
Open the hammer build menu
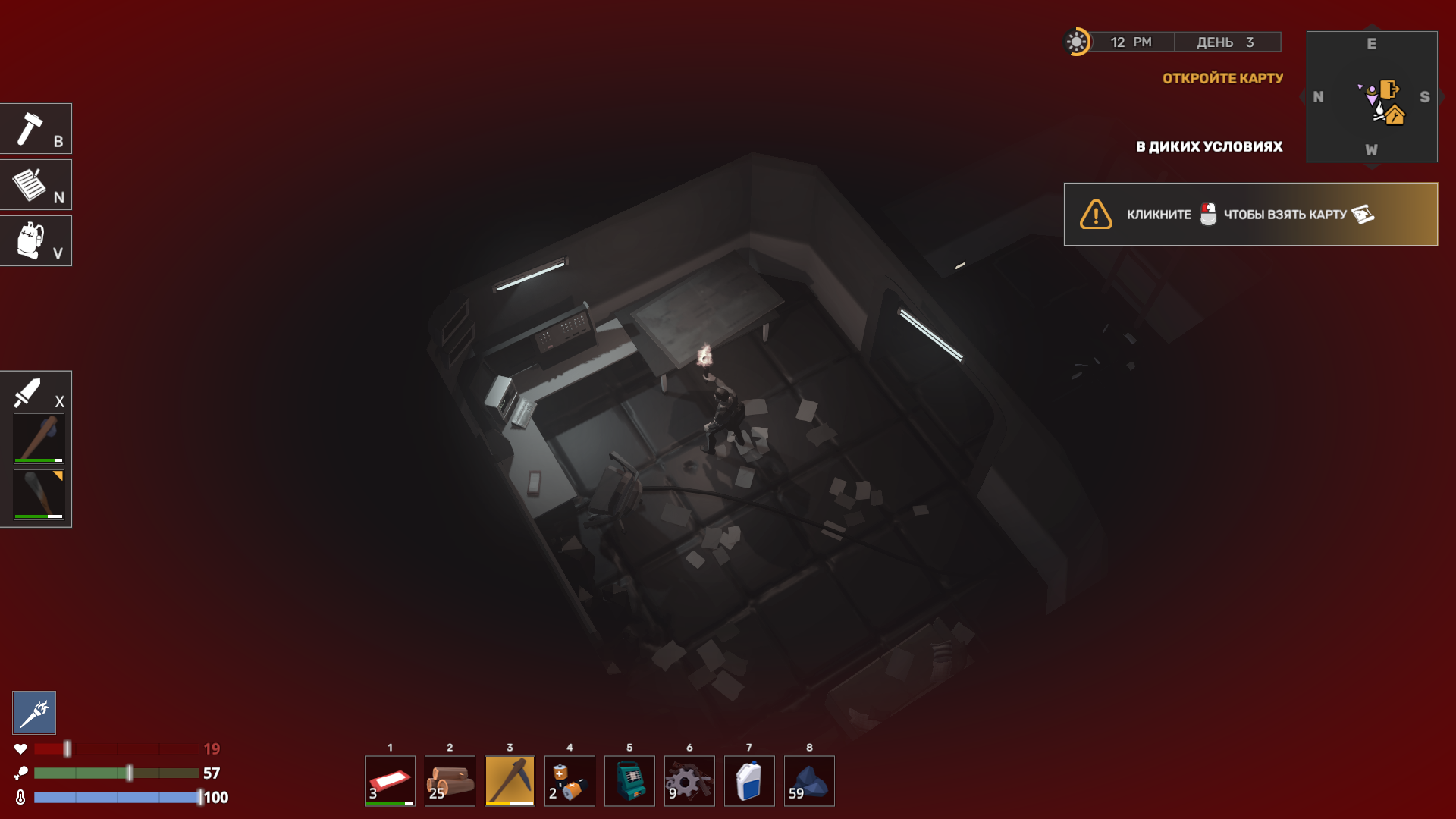coord(36,129)
